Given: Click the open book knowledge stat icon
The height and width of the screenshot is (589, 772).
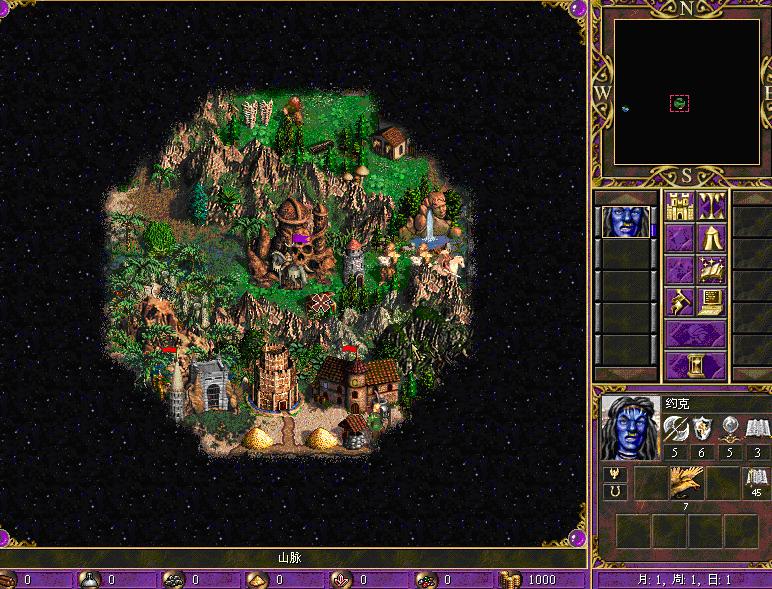Looking at the screenshot, I should coord(758,428).
